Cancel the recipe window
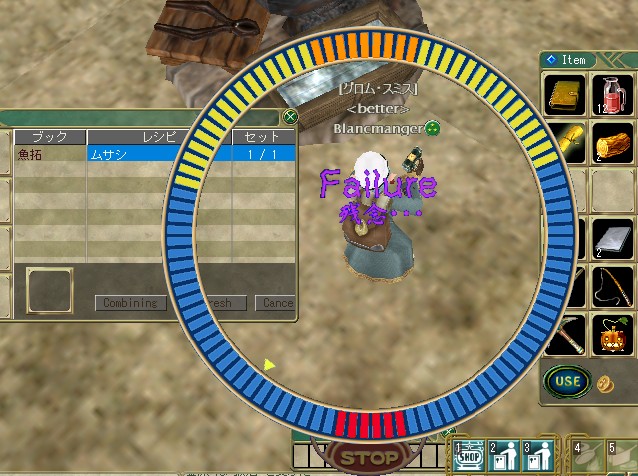Viewport: 638px width, 476px height. point(276,303)
